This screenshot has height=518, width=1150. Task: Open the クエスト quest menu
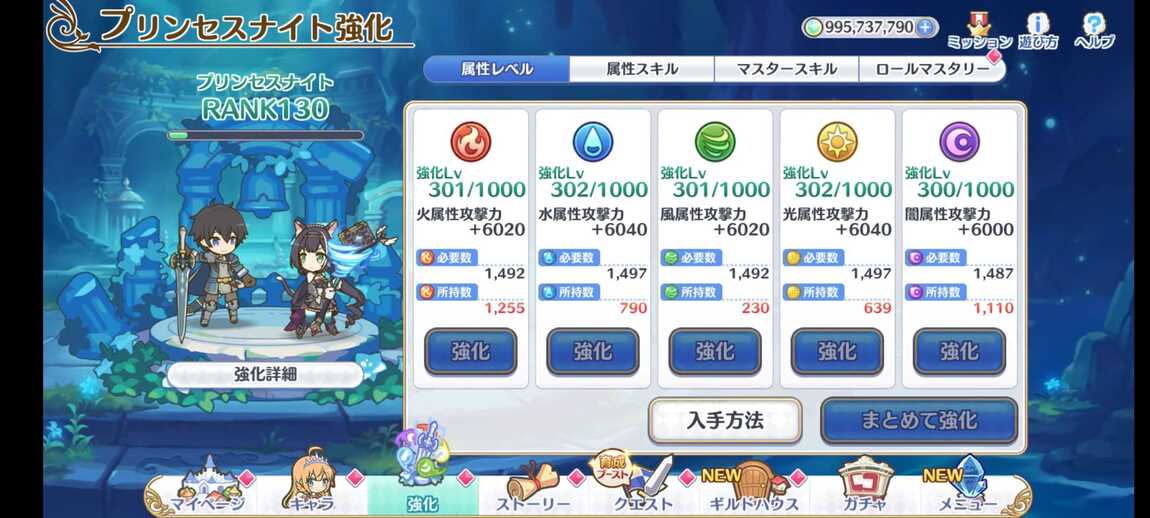(643, 492)
